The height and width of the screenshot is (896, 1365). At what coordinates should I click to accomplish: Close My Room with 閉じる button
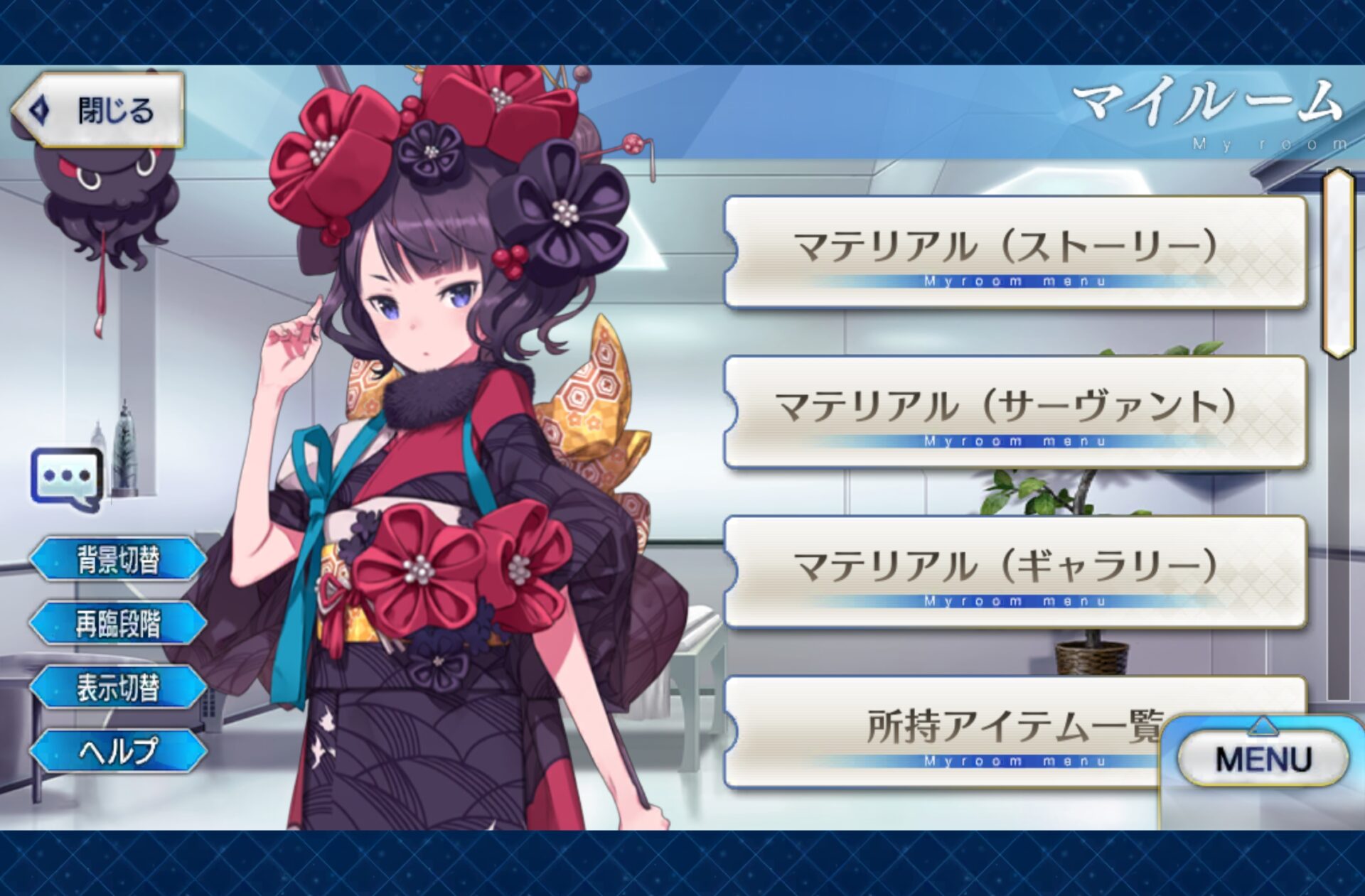click(x=98, y=111)
